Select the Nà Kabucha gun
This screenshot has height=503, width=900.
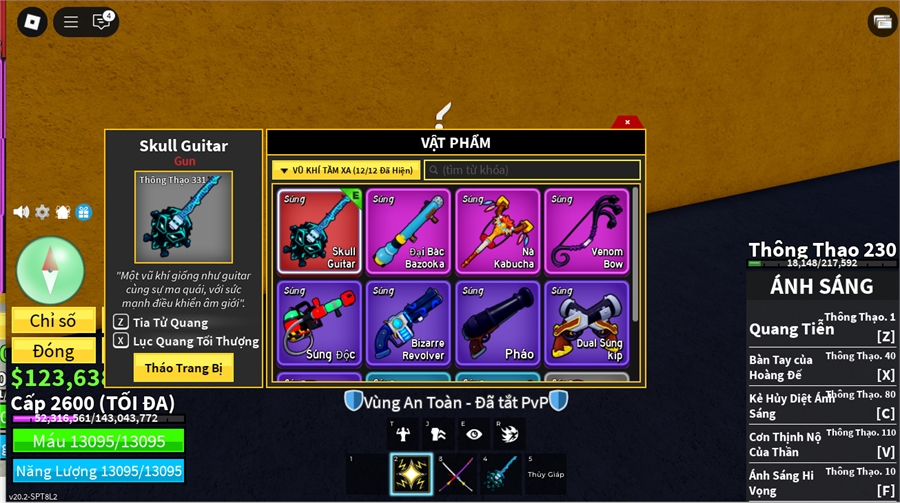pyautogui.click(x=498, y=231)
